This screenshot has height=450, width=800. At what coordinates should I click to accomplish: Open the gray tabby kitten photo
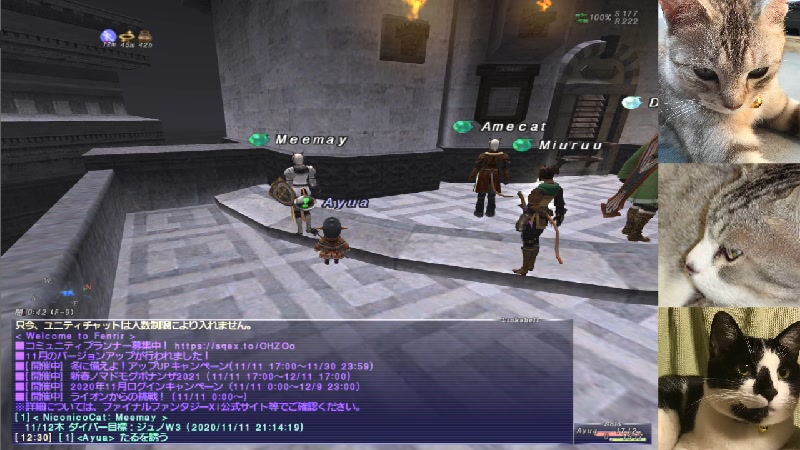point(729,81)
